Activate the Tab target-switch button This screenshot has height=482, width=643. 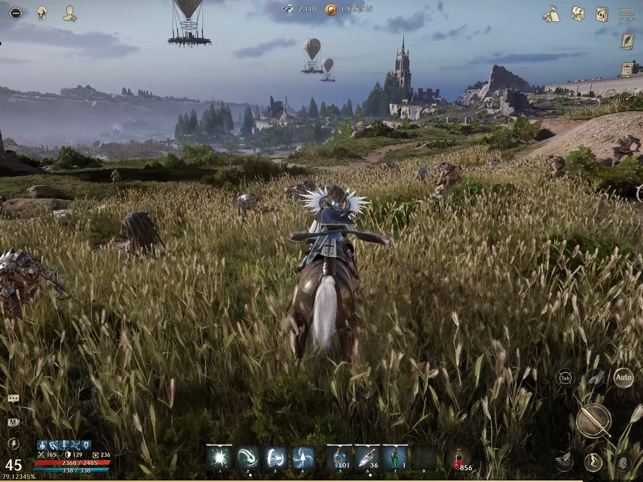566,378
